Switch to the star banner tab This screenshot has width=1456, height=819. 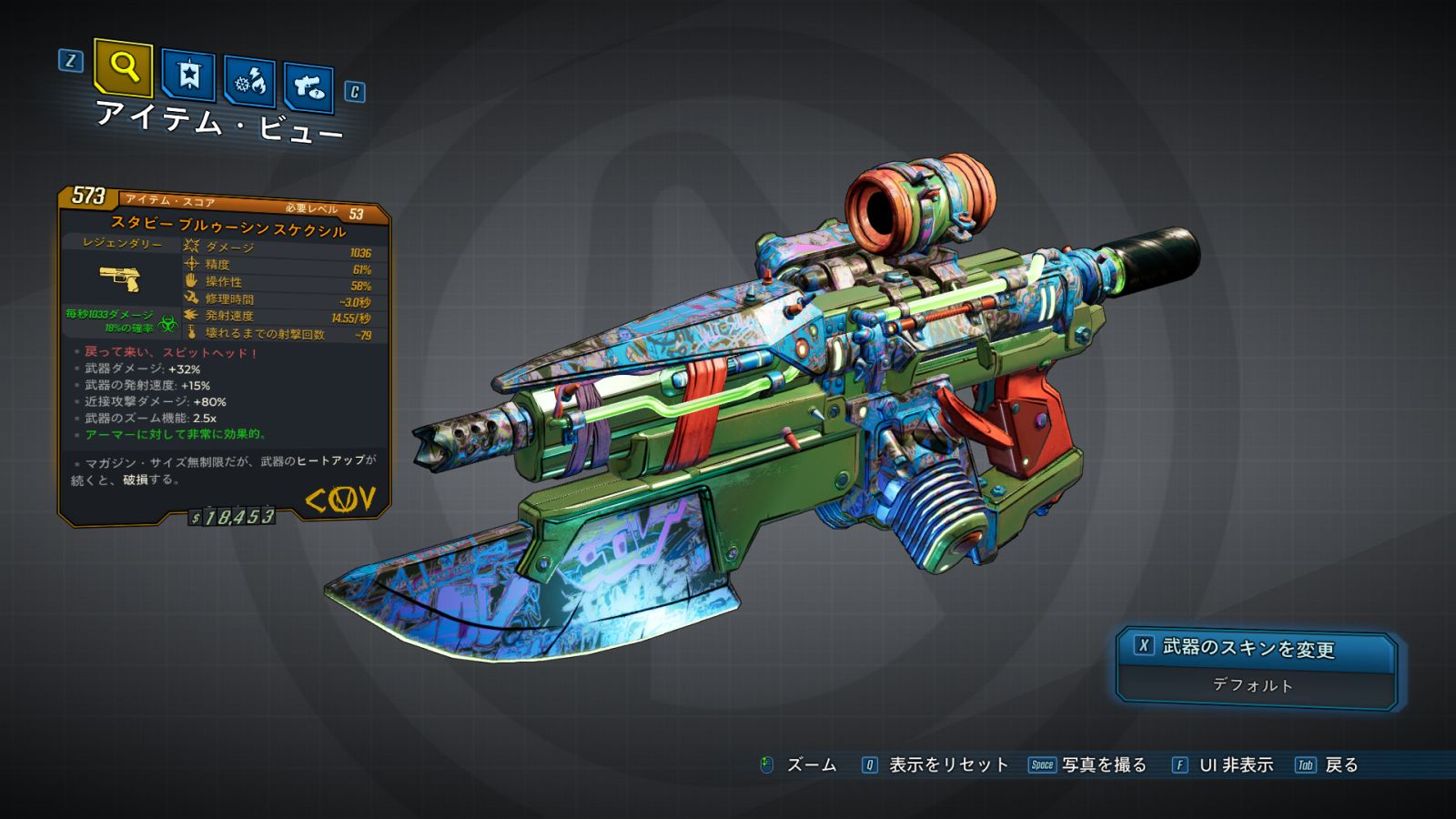pyautogui.click(x=188, y=76)
